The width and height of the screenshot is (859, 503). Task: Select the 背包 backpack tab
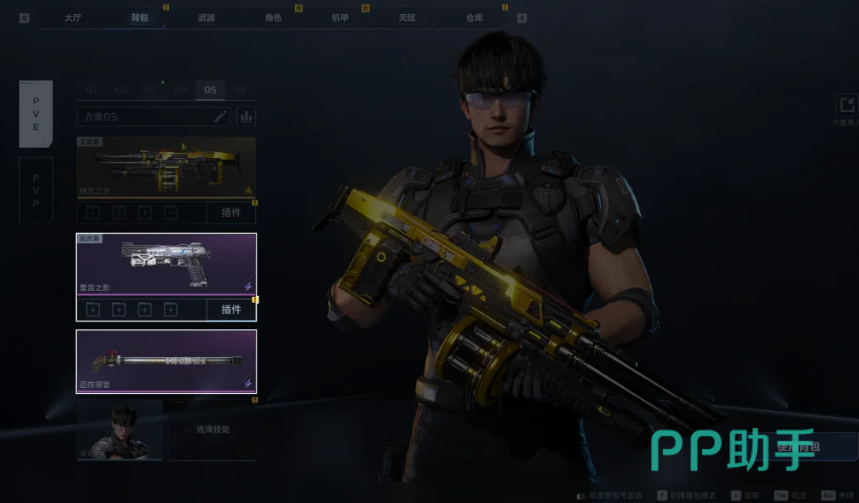pyautogui.click(x=139, y=17)
